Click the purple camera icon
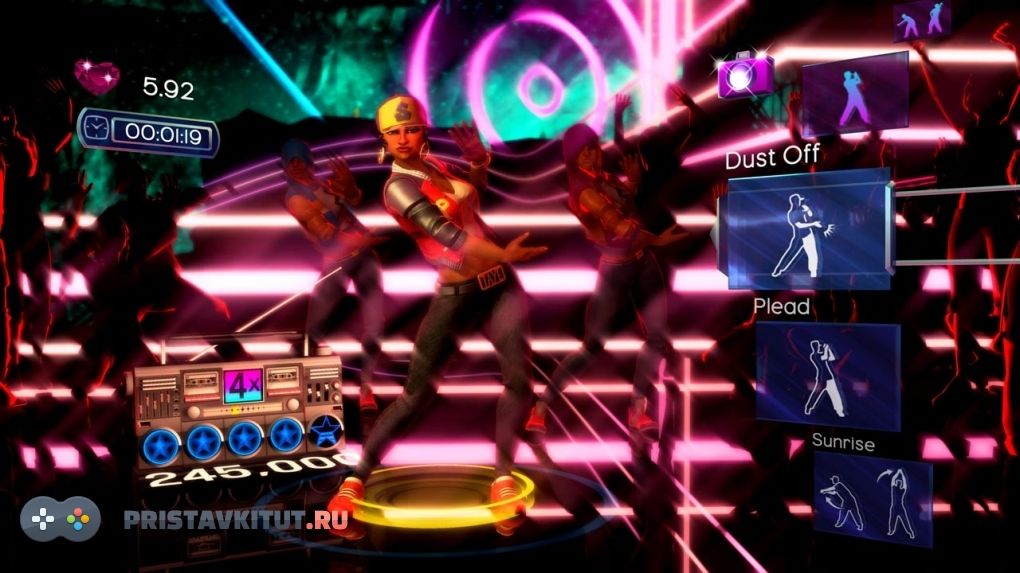Viewport: 1020px width, 573px height. (745, 75)
